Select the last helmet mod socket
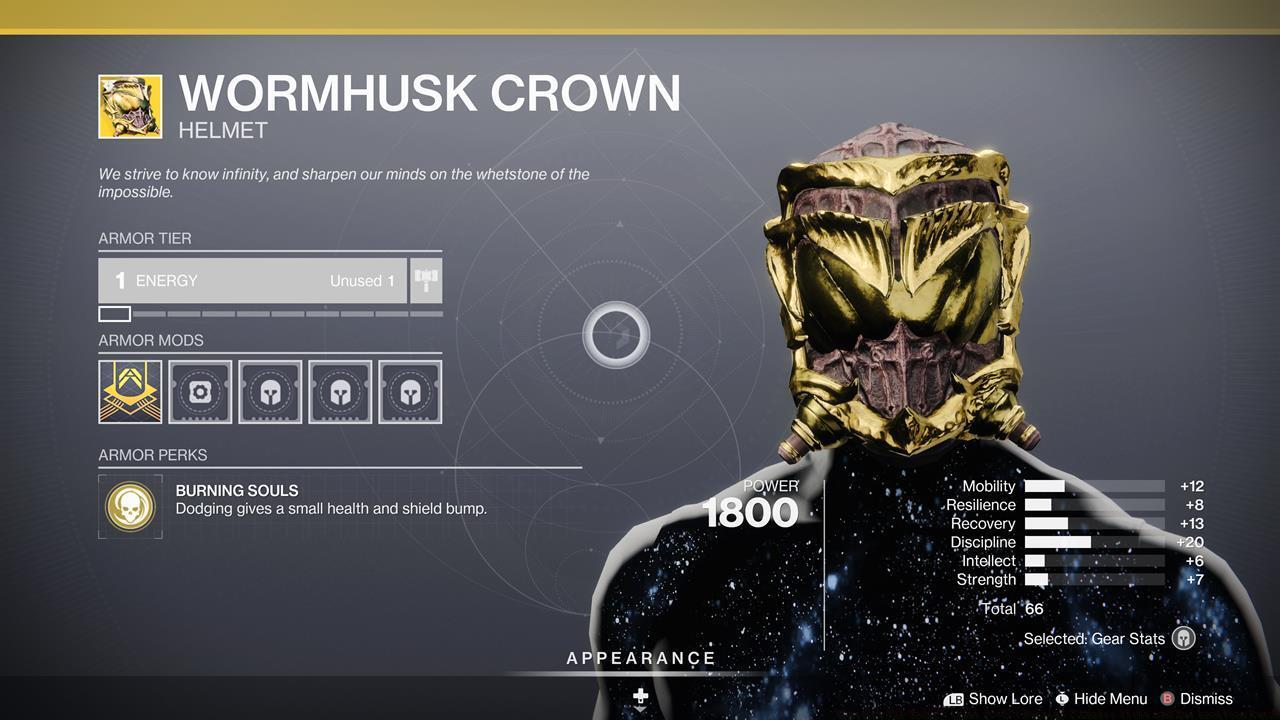The height and width of the screenshot is (720, 1280). pos(409,391)
